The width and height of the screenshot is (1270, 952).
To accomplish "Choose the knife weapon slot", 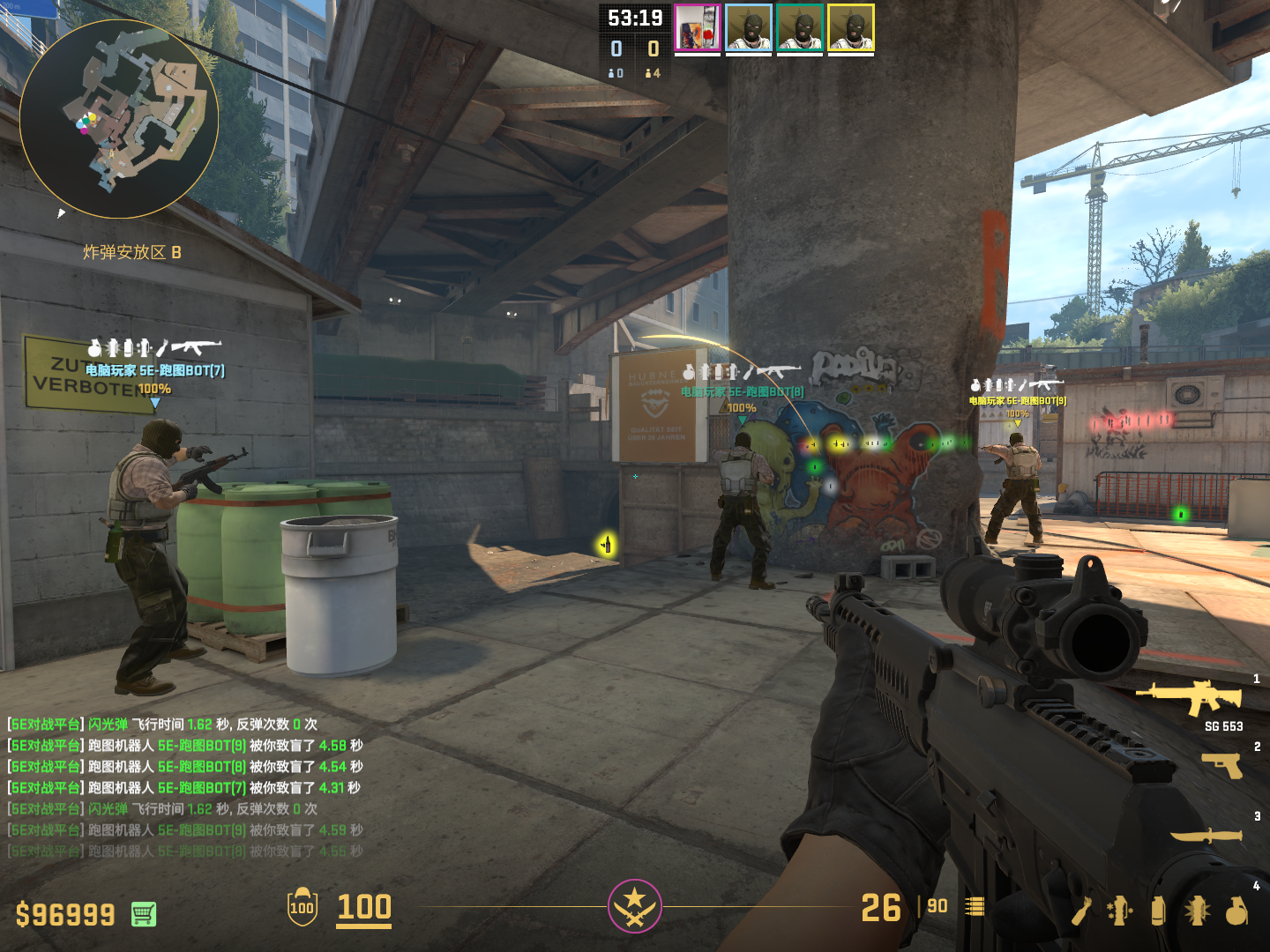I will tap(1206, 834).
